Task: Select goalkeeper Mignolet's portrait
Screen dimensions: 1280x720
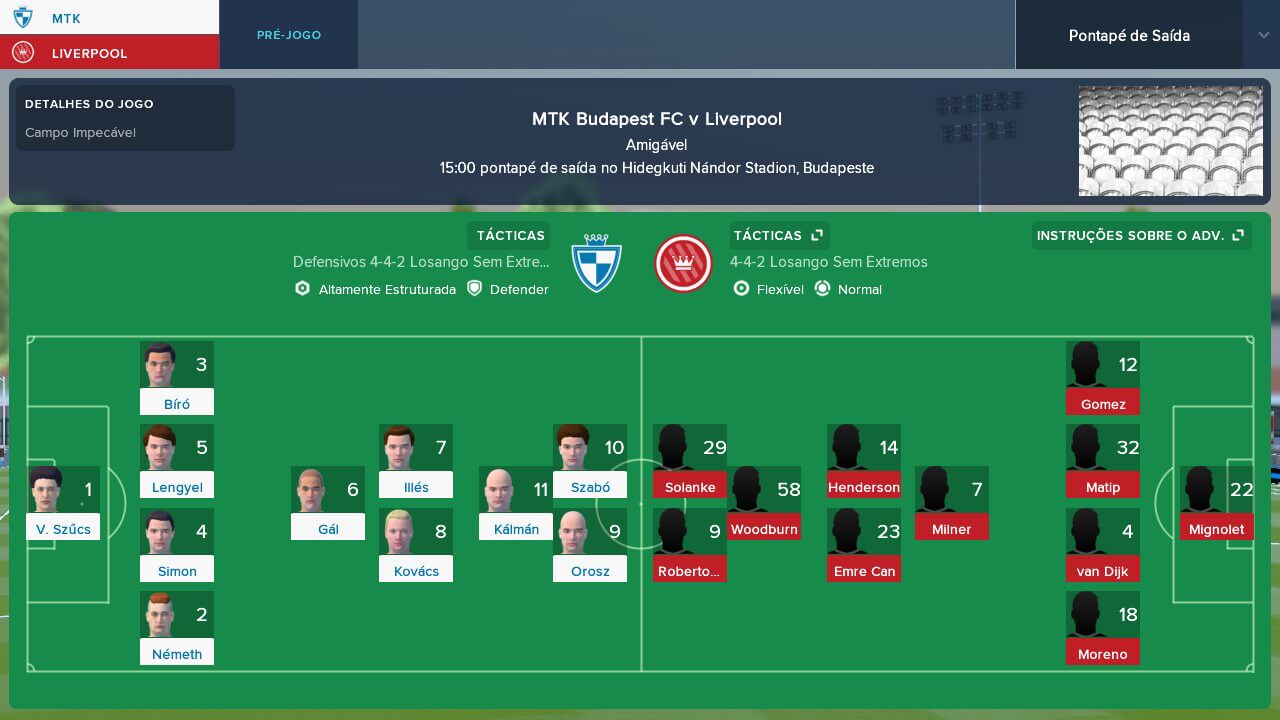Action: [1199, 490]
